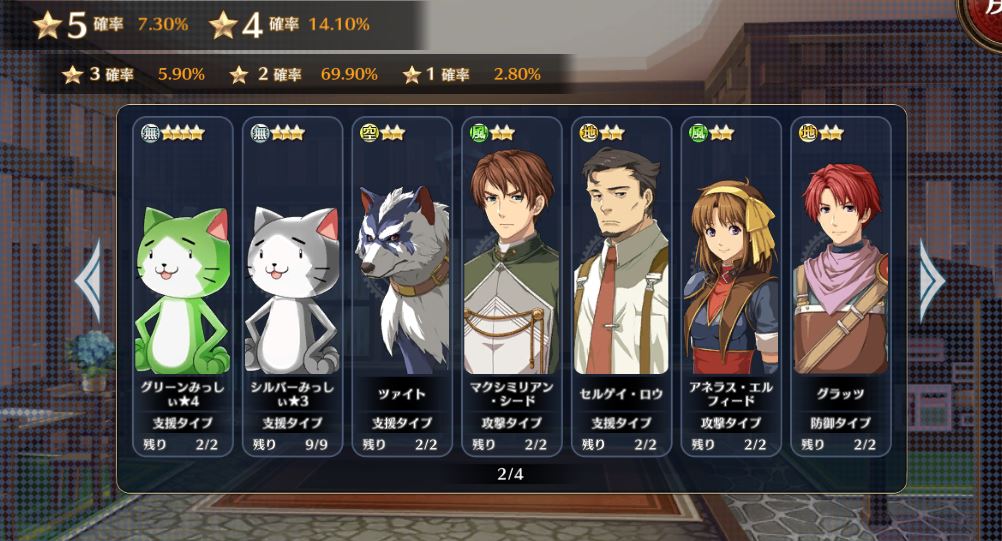Screen dimensions: 1002x541
Task: Go to next page with right arrow
Action: (x=931, y=281)
